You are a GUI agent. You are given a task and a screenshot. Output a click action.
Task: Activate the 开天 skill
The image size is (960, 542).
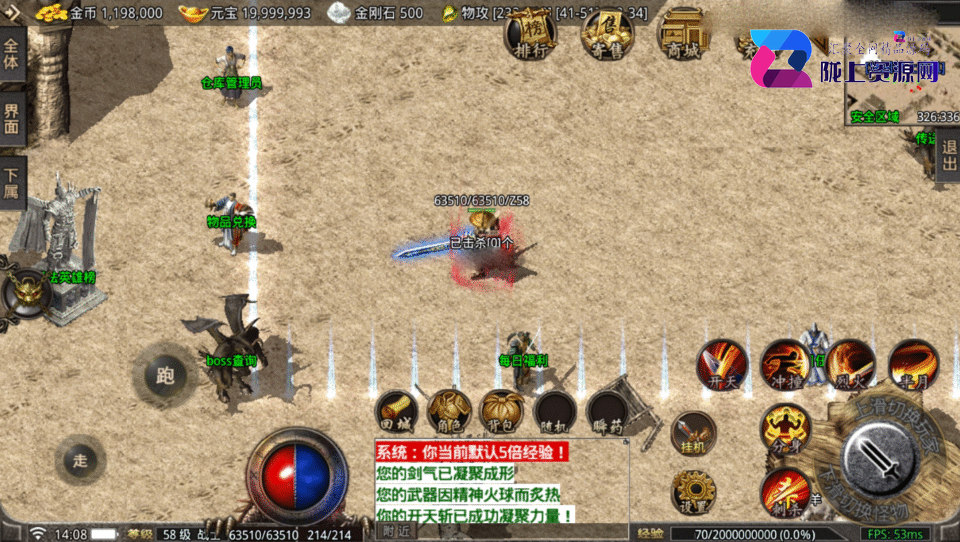(721, 364)
